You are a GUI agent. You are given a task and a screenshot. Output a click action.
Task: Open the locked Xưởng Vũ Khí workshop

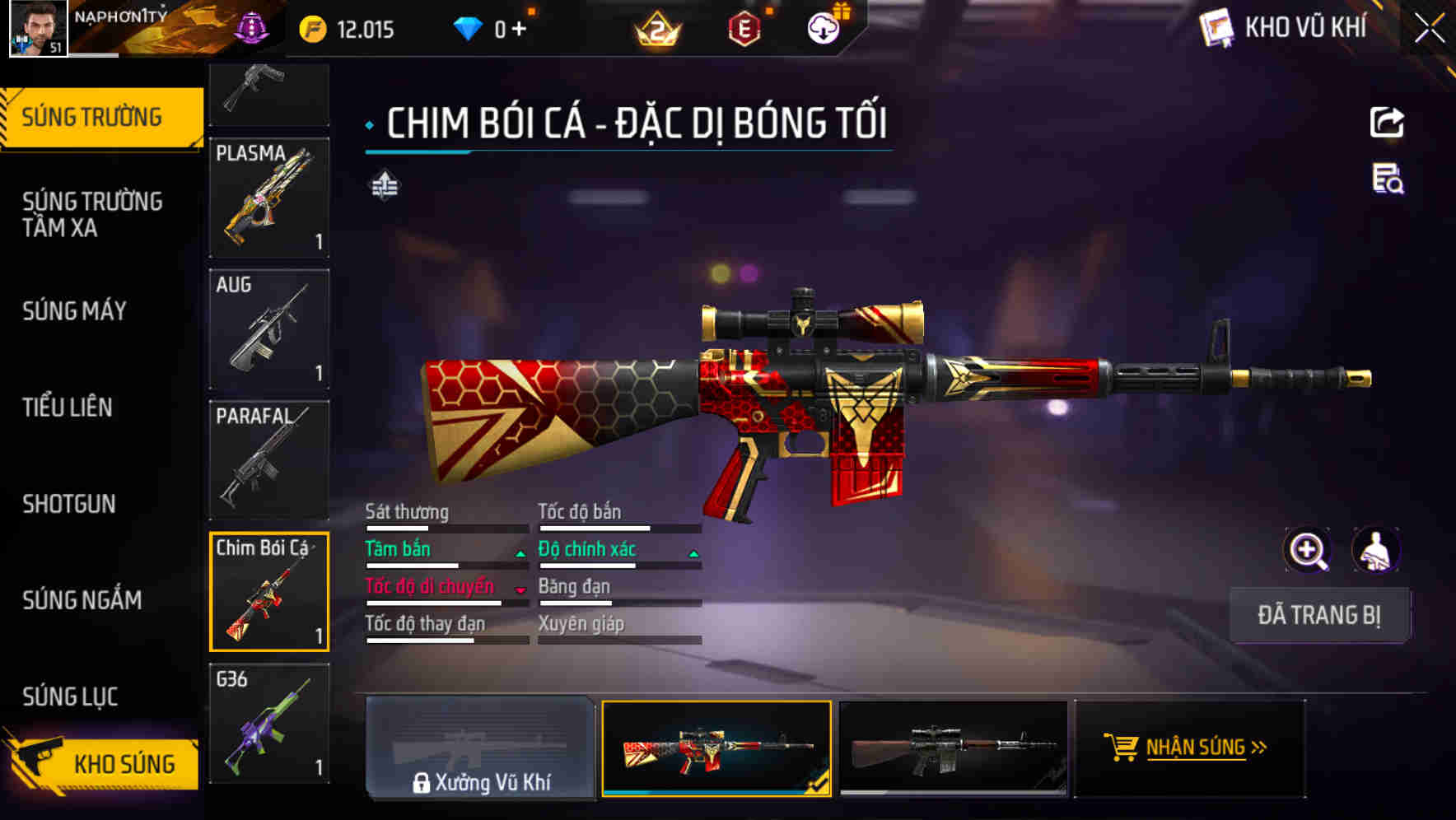pos(480,748)
